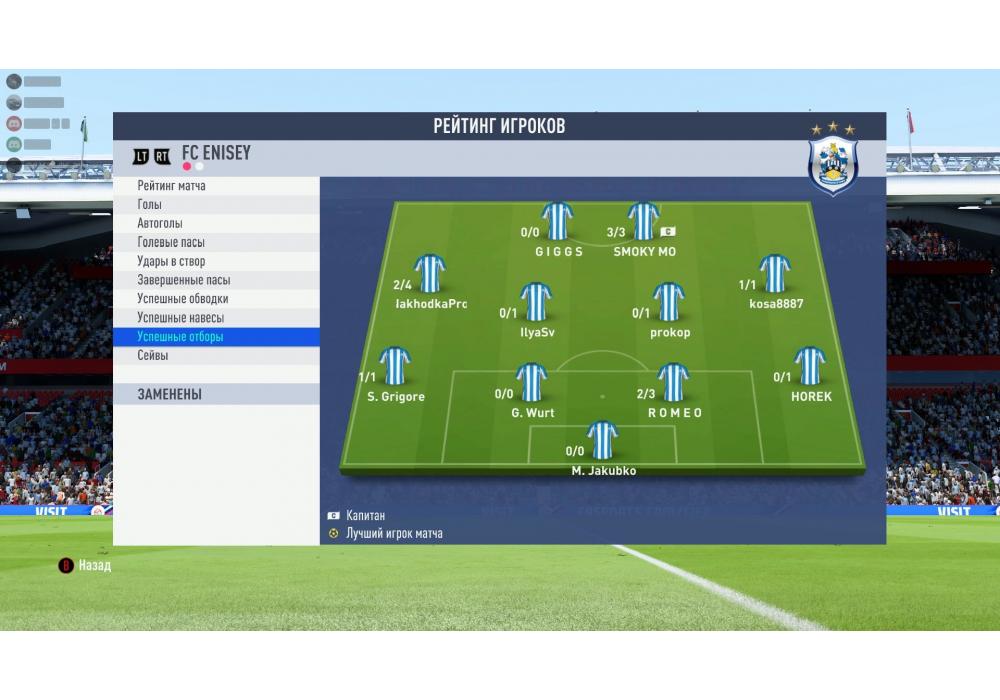Screen dimensions: 1000x700
Task: Select the Голы stat entry
Action: [x=216, y=205]
